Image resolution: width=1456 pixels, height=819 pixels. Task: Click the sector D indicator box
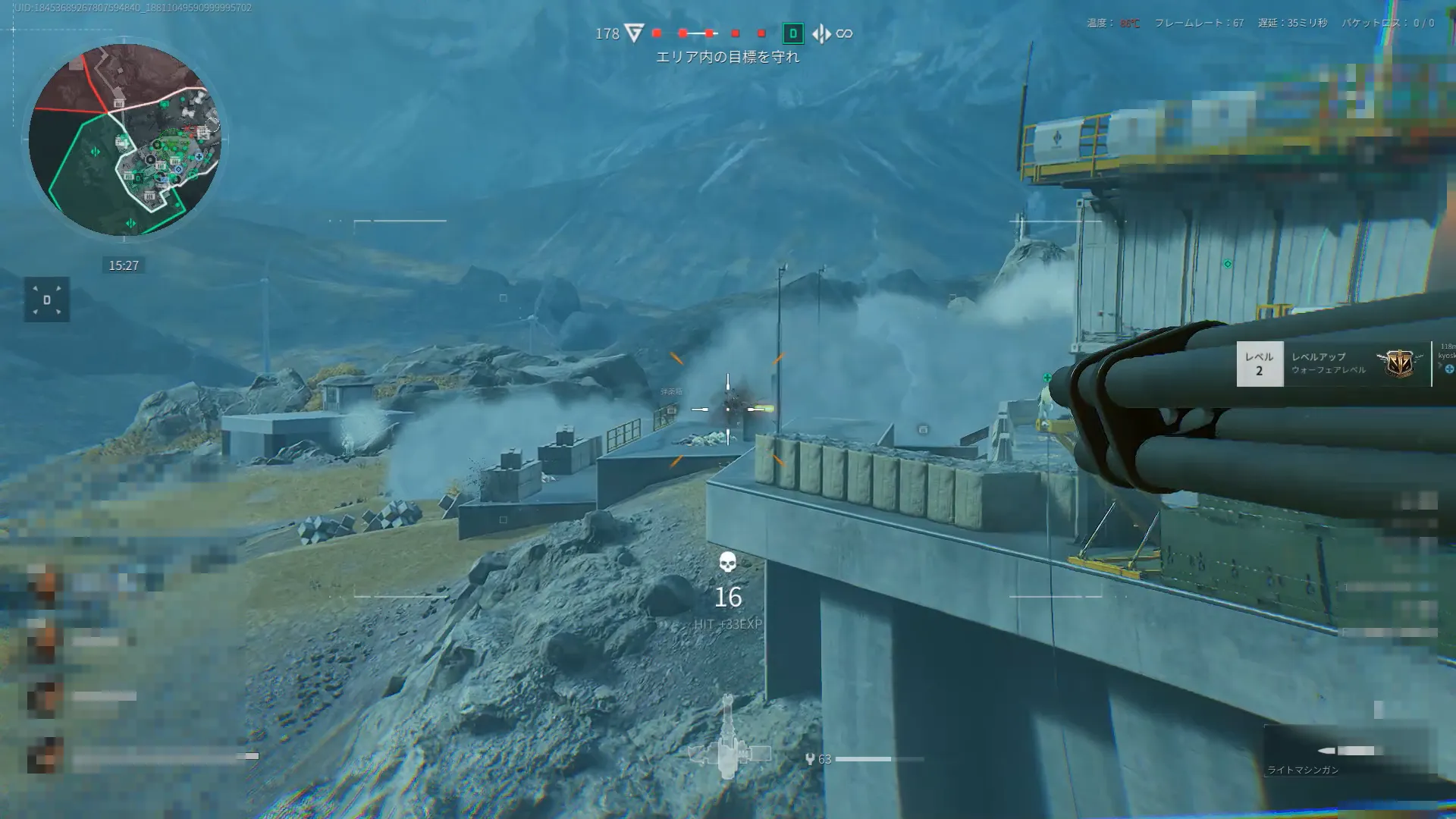click(46, 300)
